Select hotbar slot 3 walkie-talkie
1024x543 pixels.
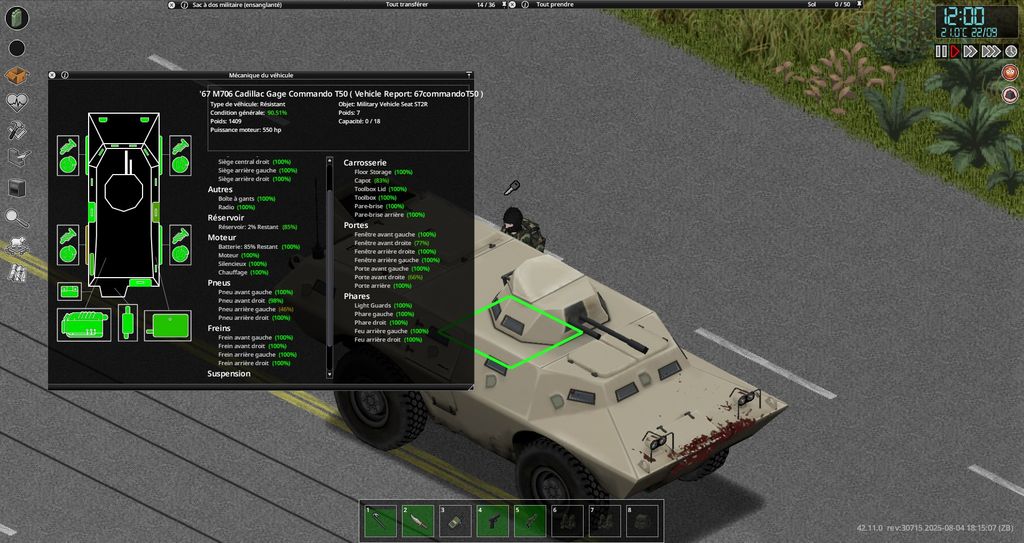[x=455, y=520]
